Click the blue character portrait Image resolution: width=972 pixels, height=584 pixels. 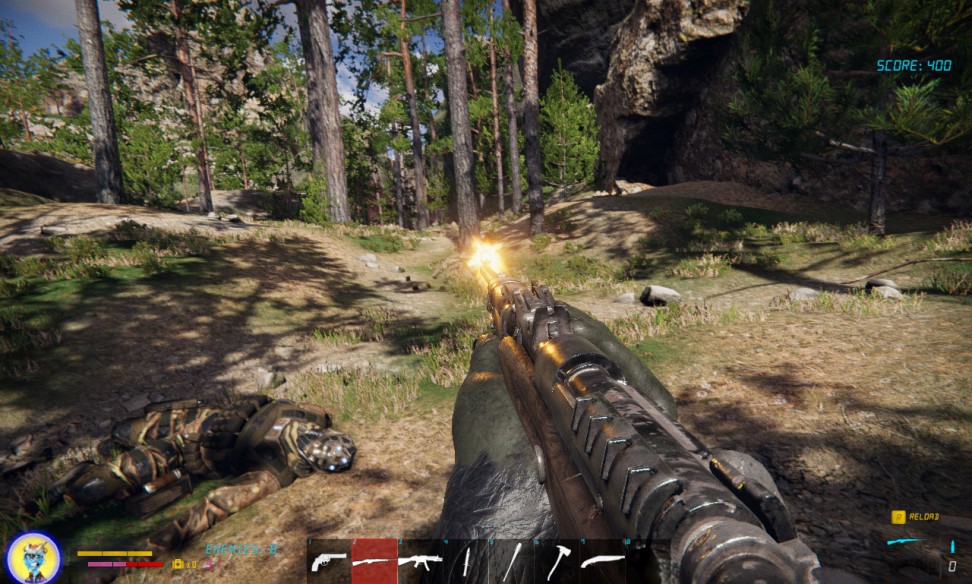point(34,557)
